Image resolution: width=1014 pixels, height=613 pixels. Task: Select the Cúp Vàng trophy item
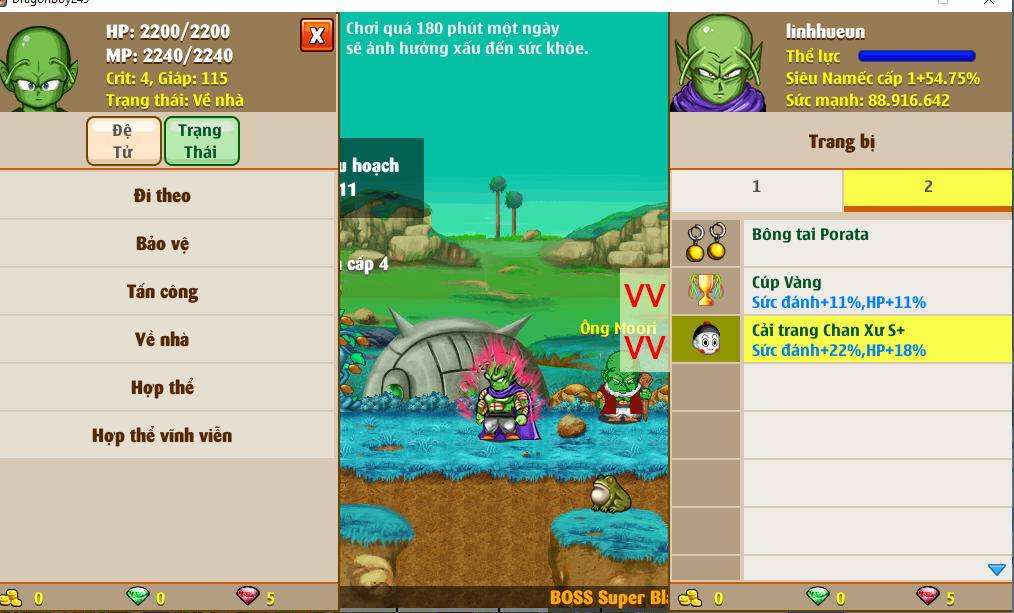click(876, 291)
